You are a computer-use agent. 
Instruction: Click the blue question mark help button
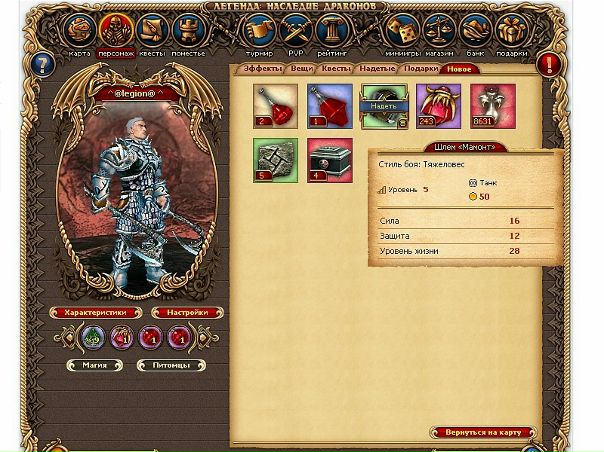[x=41, y=65]
